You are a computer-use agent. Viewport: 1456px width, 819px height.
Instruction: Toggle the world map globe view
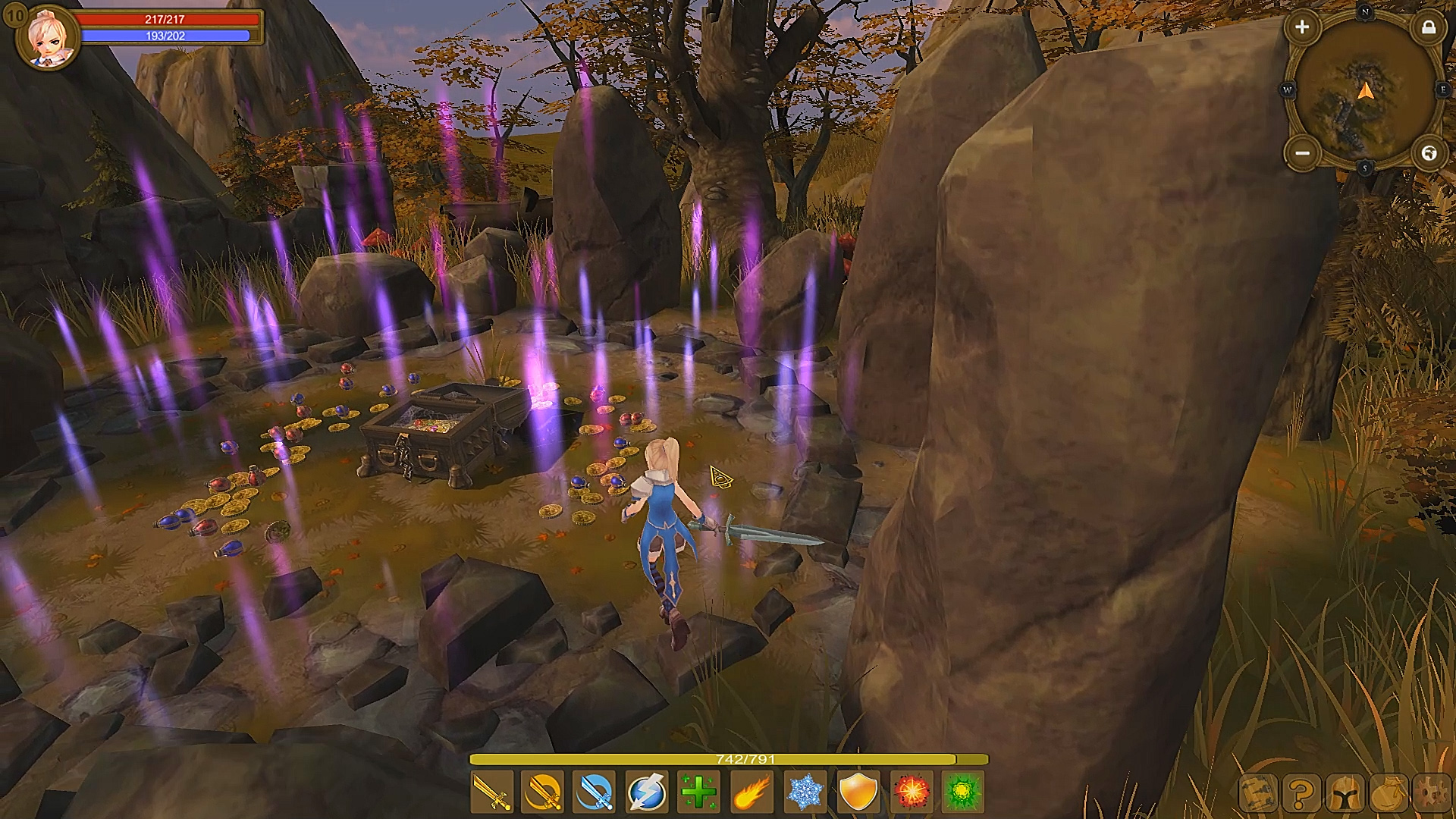pyautogui.click(x=1429, y=153)
